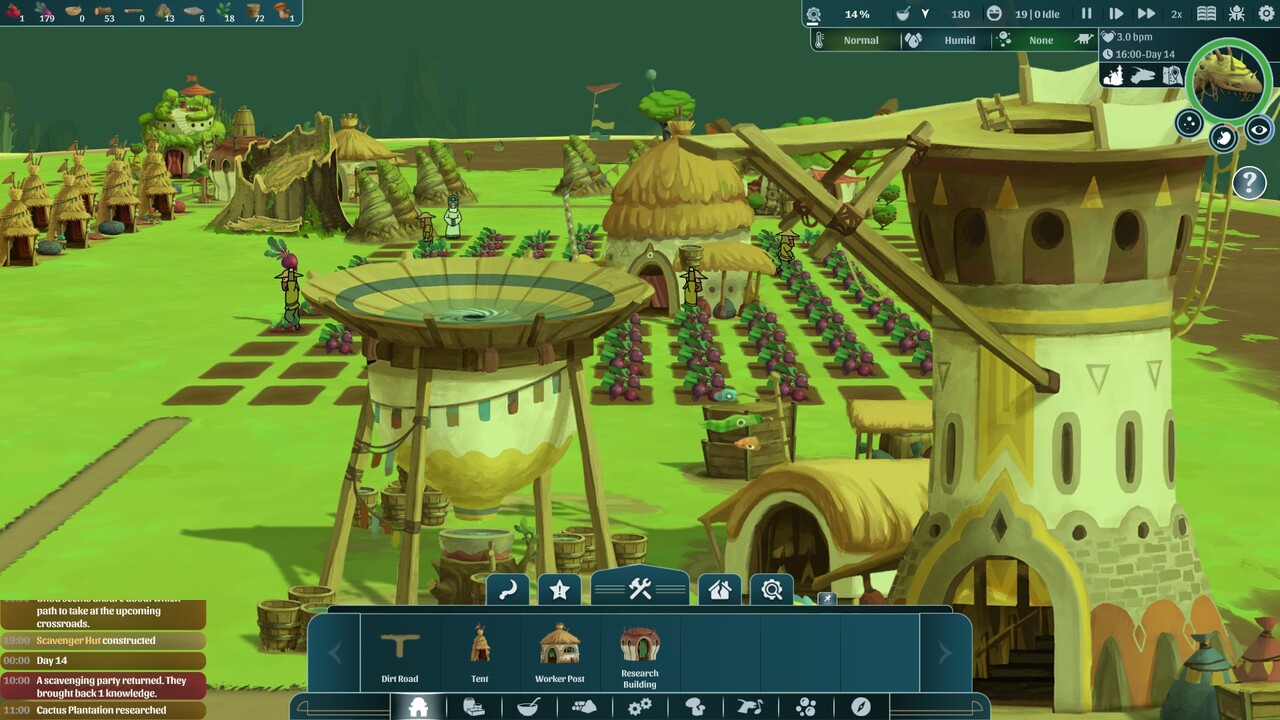Open the gears production build category
1280x720 pixels.
click(x=640, y=707)
